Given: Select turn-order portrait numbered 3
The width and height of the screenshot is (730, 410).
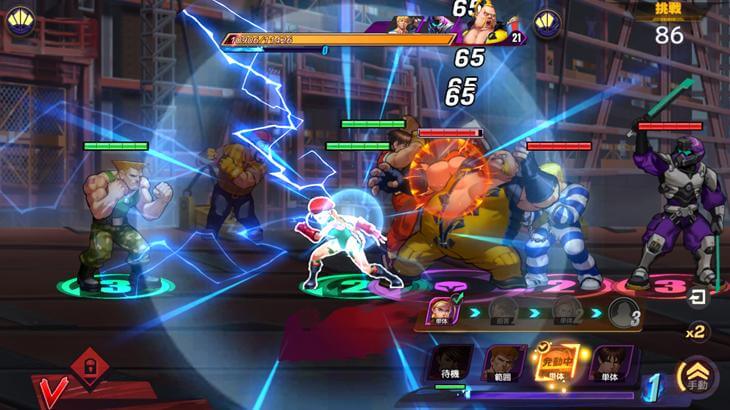Looking at the screenshot, I should coord(623,312).
